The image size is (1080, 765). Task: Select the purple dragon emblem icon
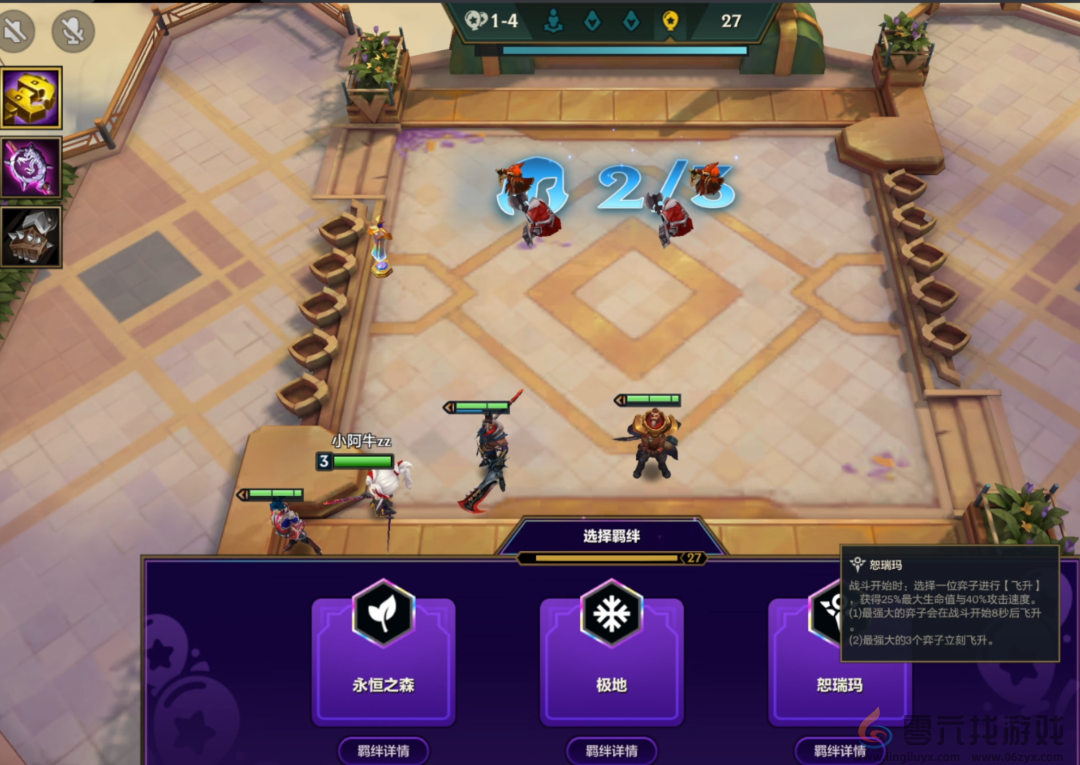point(31,167)
